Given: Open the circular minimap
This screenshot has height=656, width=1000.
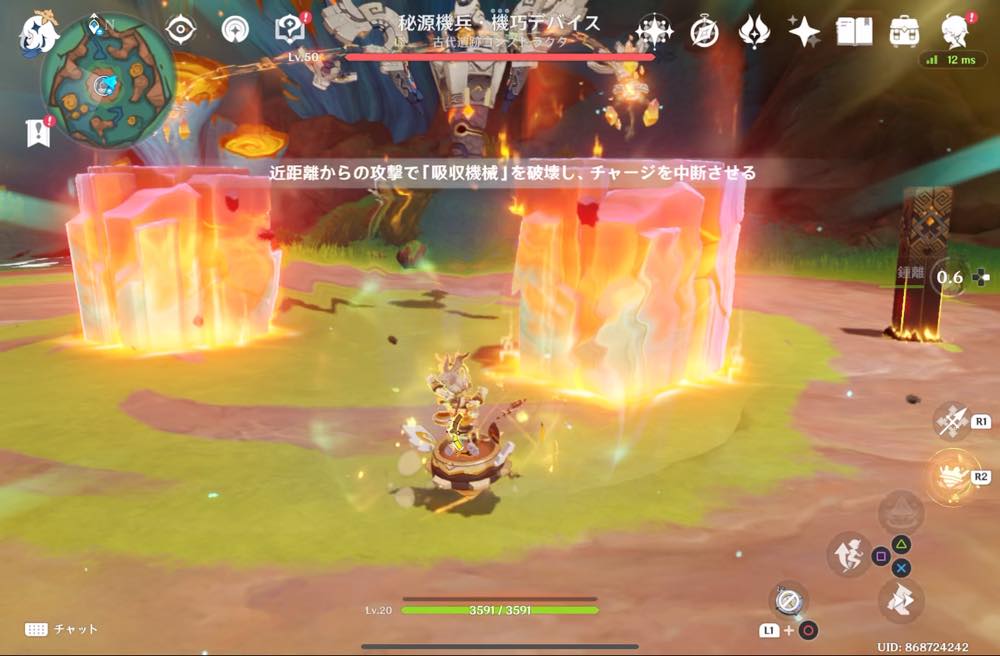Looking at the screenshot, I should coord(108,82).
